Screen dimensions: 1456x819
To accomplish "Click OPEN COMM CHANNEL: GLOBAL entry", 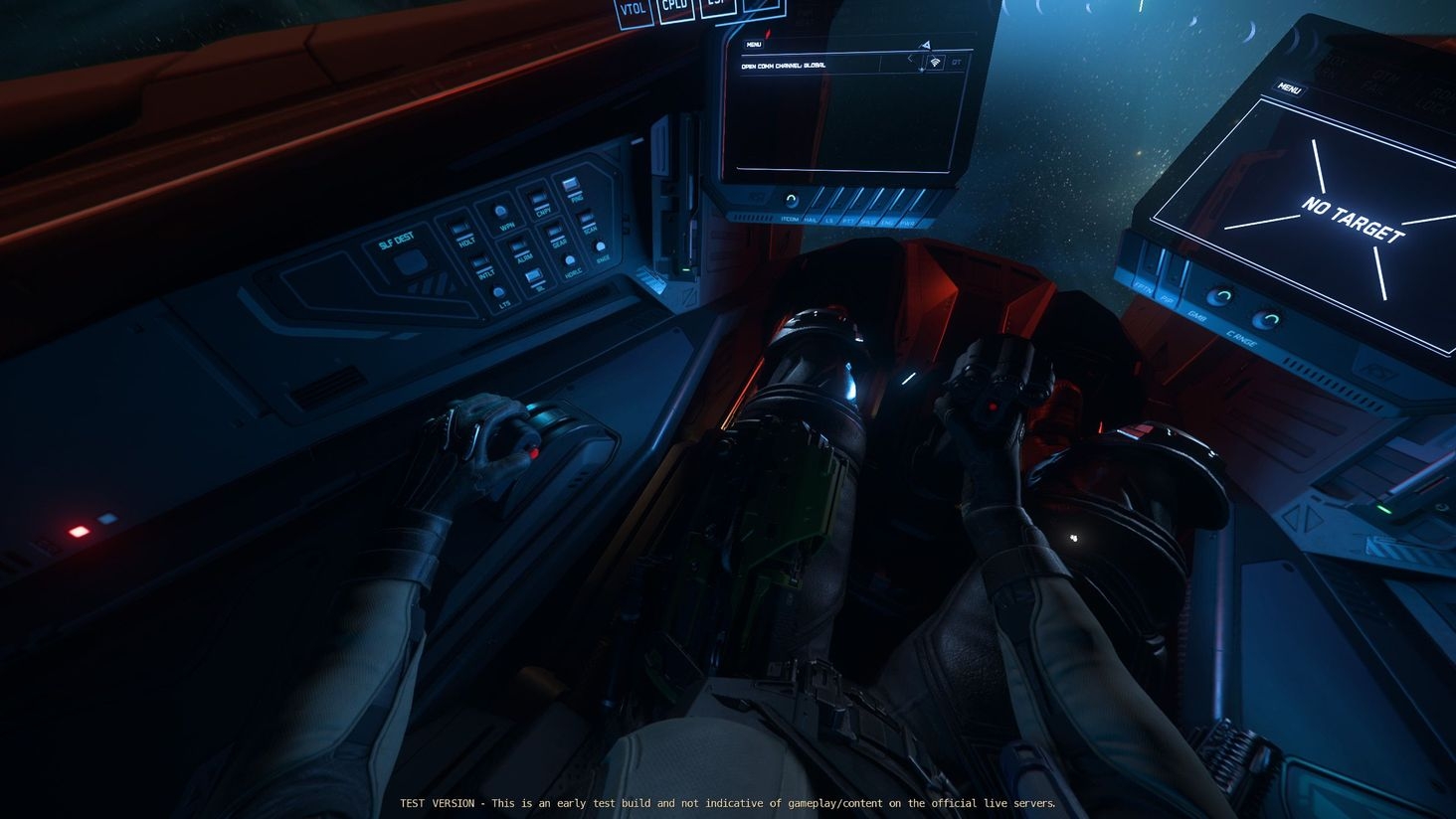I will 784,65.
